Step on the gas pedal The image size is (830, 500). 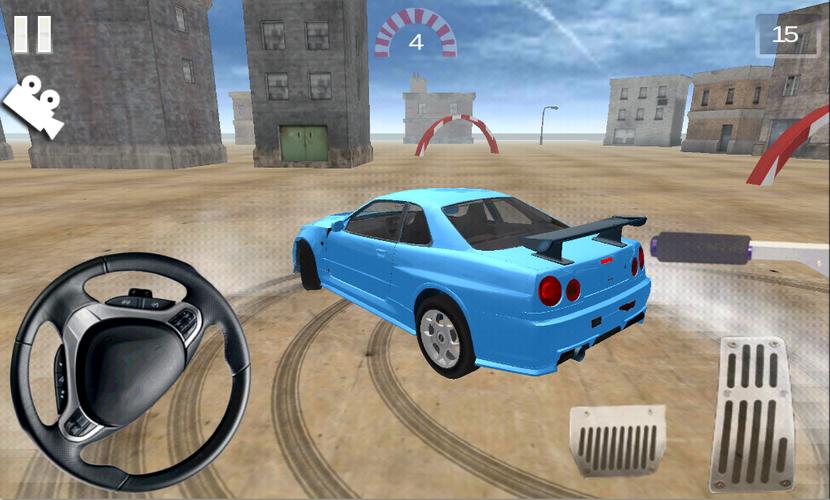[x=752, y=412]
